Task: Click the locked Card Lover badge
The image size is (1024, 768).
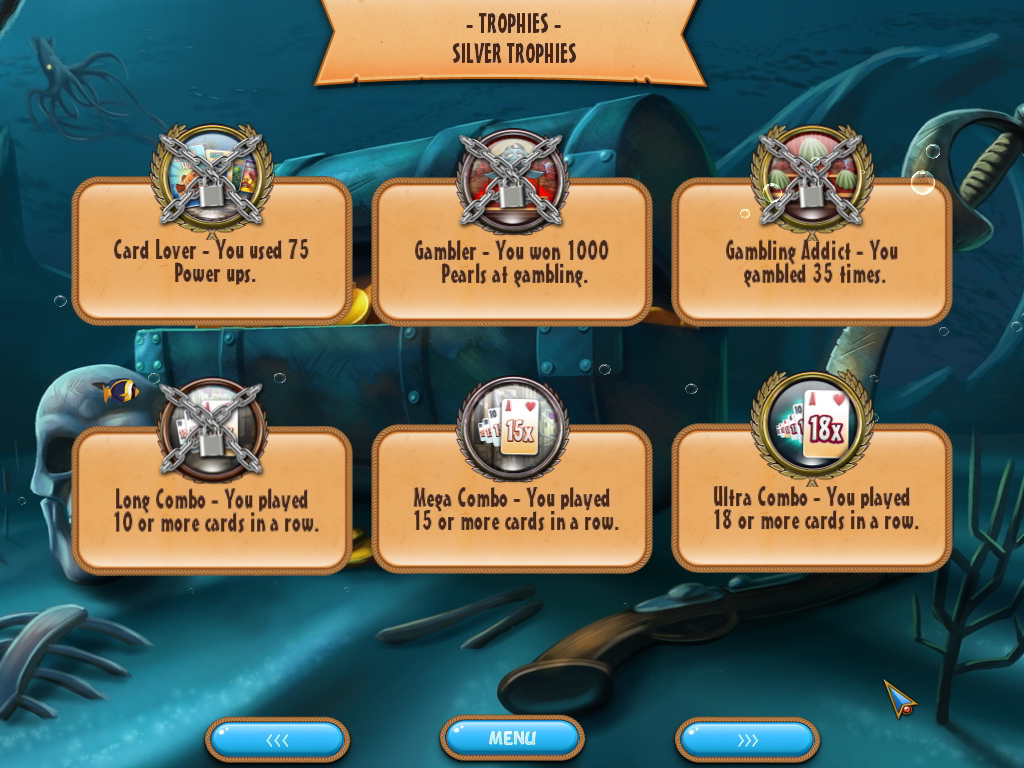Action: coord(211,178)
